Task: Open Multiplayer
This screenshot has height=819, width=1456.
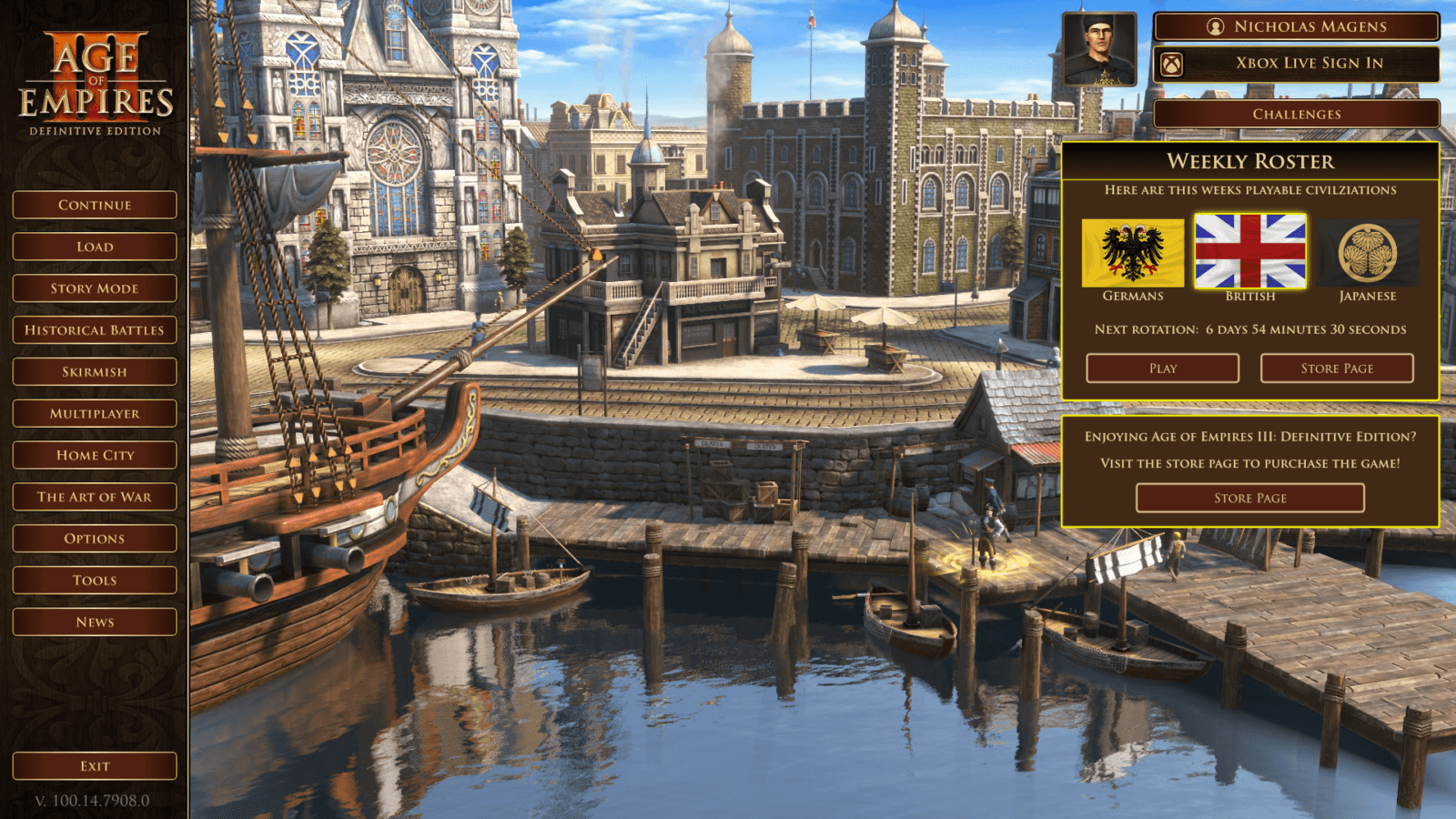Action: [94, 413]
